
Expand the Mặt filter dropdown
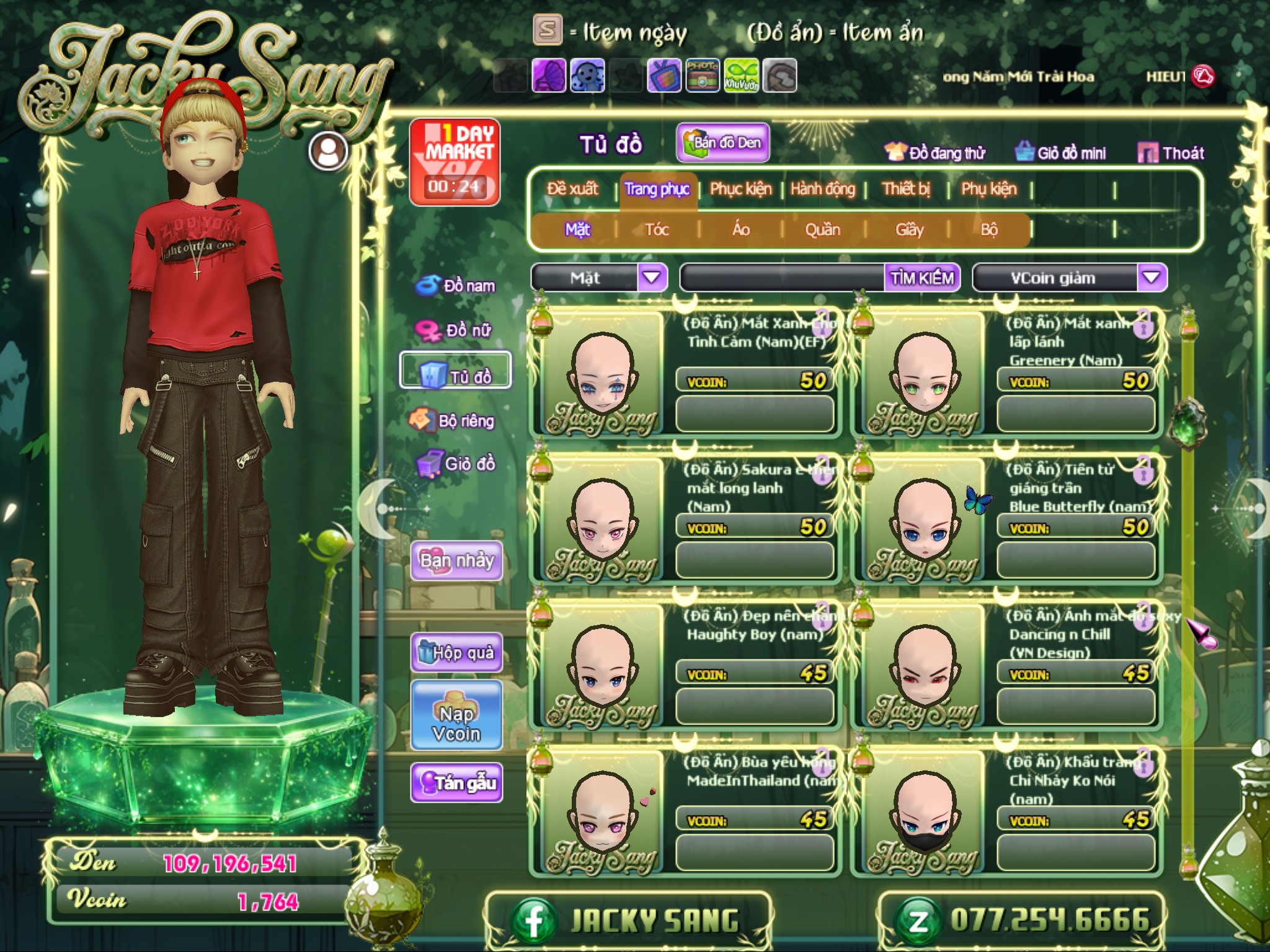click(651, 278)
